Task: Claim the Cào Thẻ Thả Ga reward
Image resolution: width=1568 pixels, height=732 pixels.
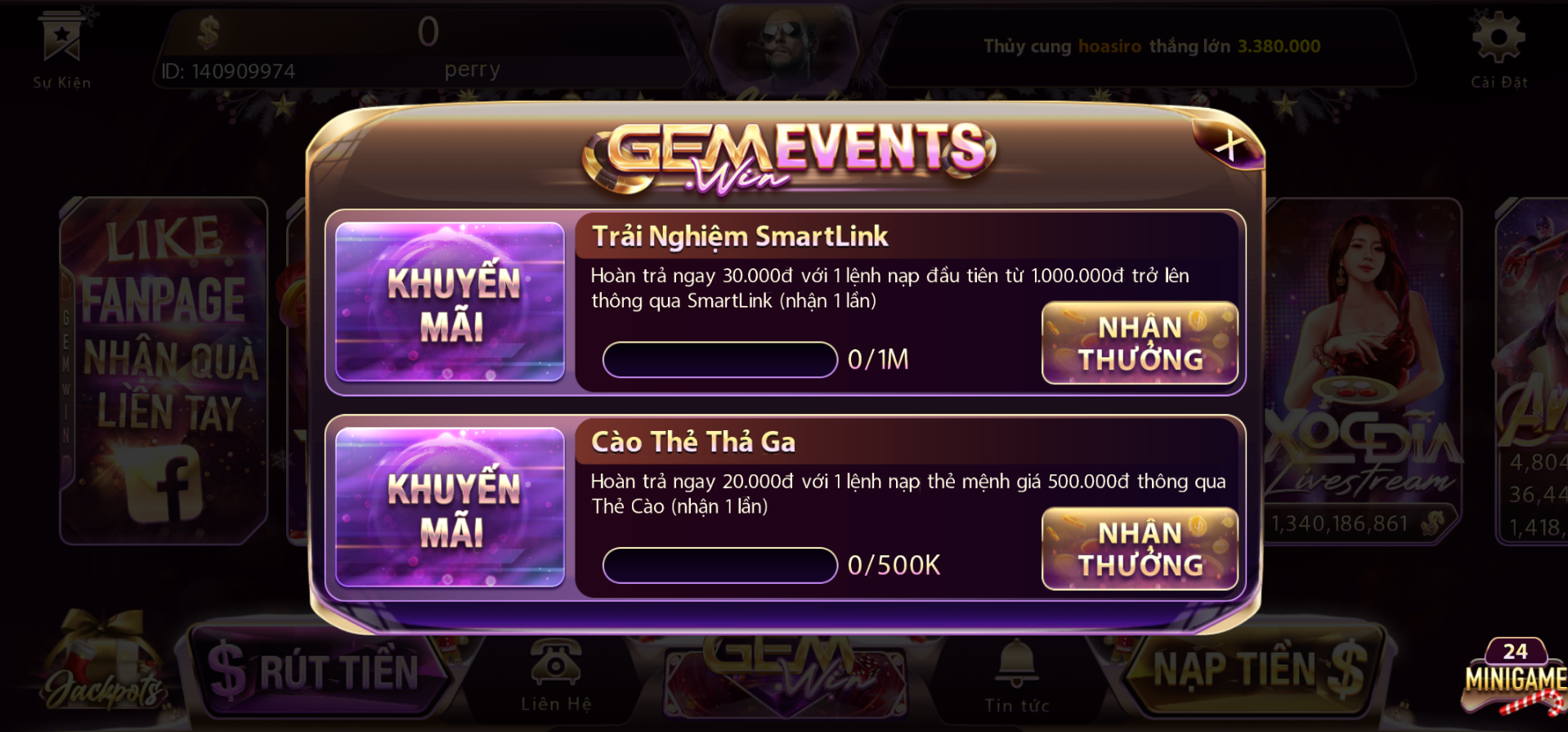Action: 1140,549
